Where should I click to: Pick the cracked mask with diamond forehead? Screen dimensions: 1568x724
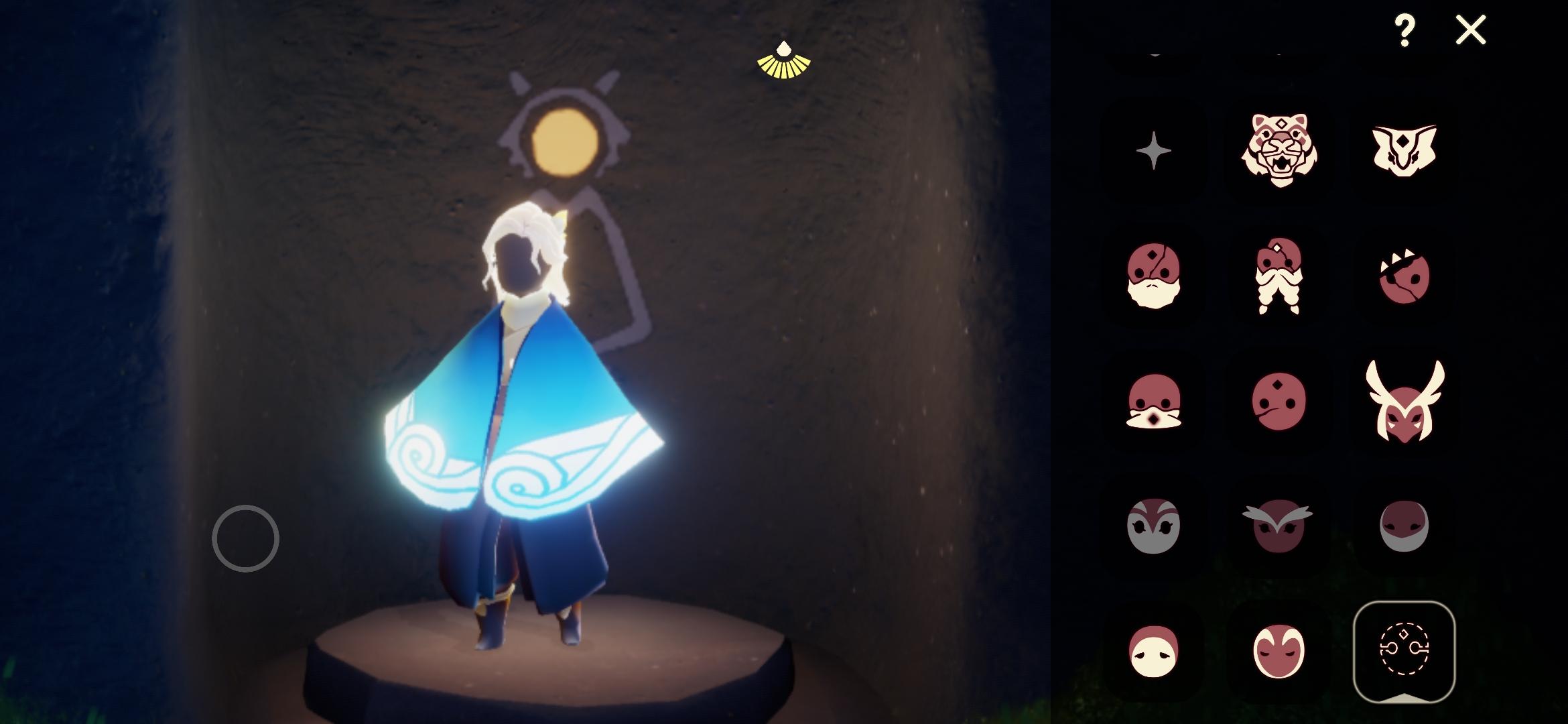1156,276
